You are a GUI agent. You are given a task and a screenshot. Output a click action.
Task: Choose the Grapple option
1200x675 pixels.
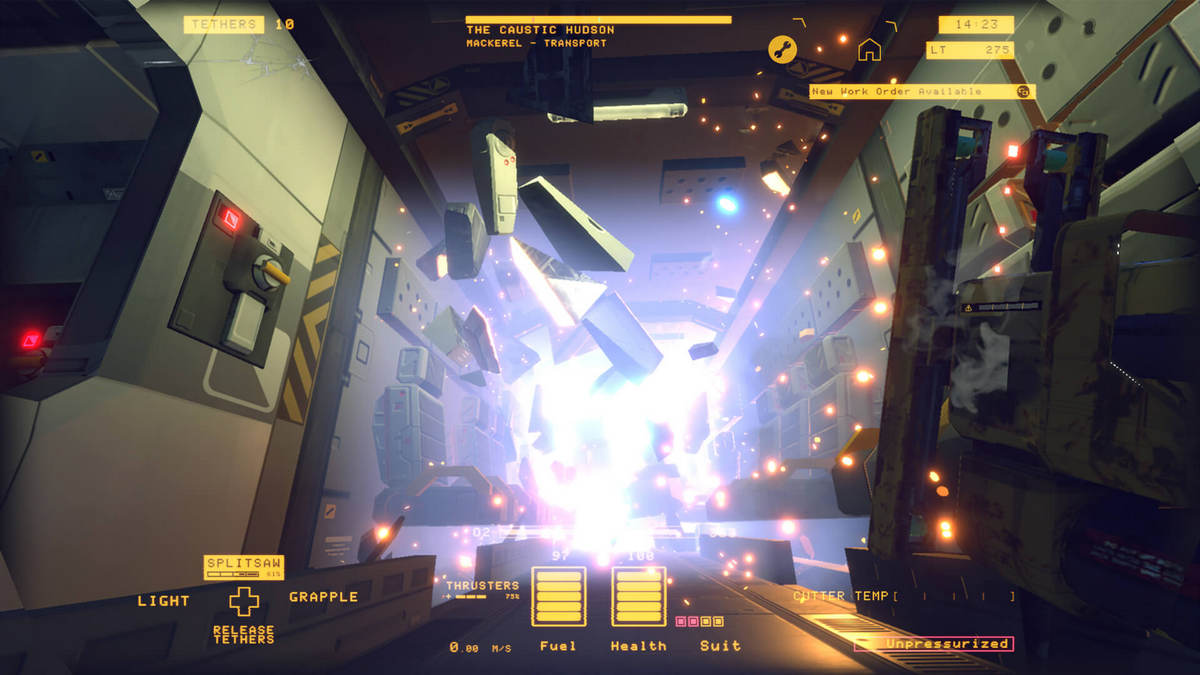pyautogui.click(x=323, y=597)
